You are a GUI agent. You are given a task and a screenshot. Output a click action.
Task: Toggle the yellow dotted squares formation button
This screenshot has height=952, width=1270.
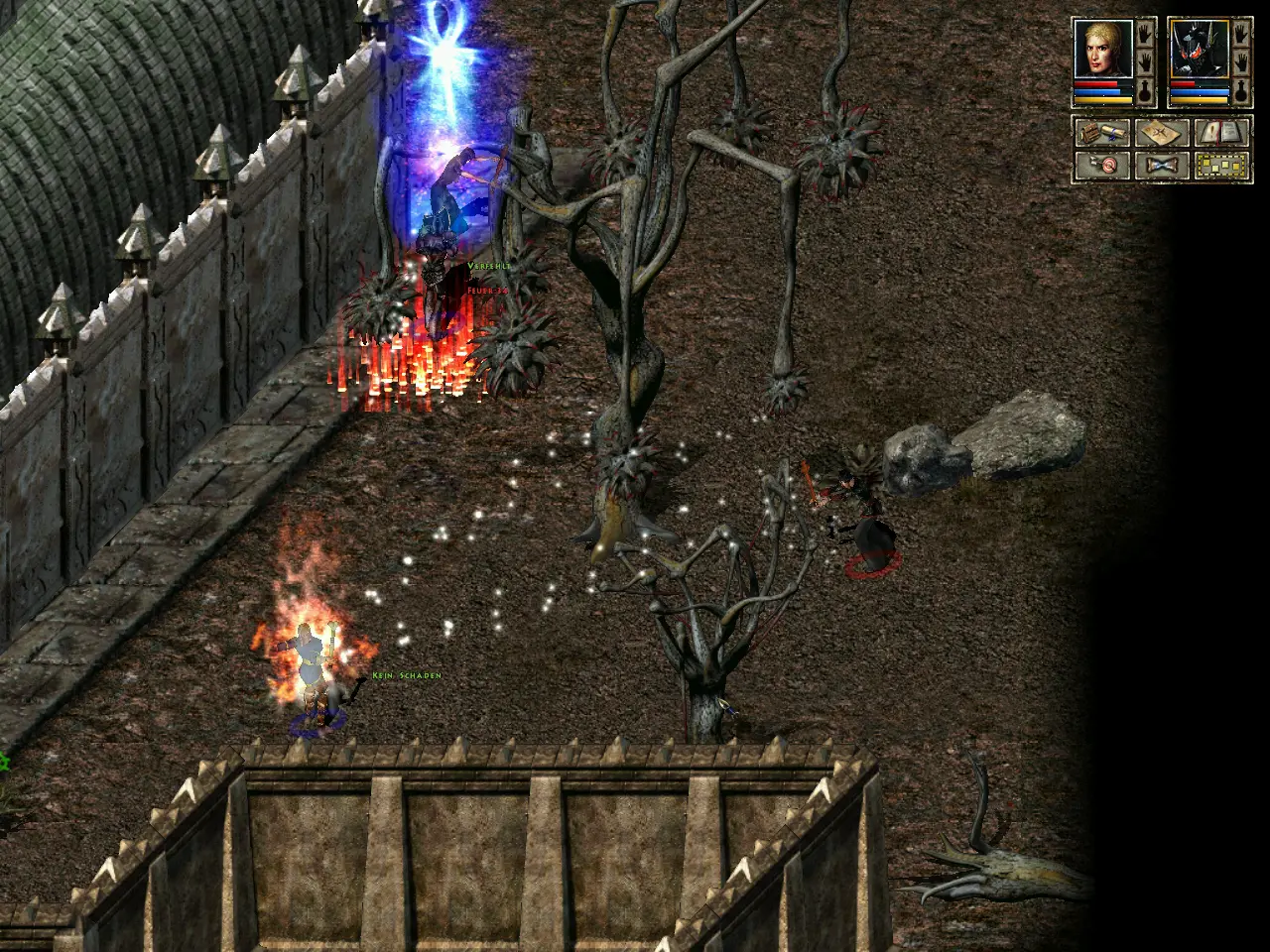1220,165
